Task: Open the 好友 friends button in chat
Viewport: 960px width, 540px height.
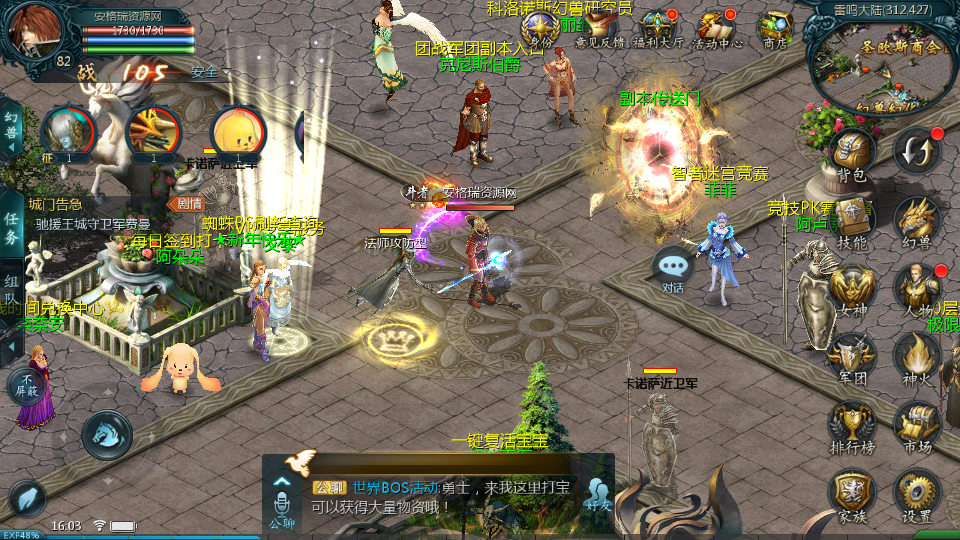Action: click(599, 494)
